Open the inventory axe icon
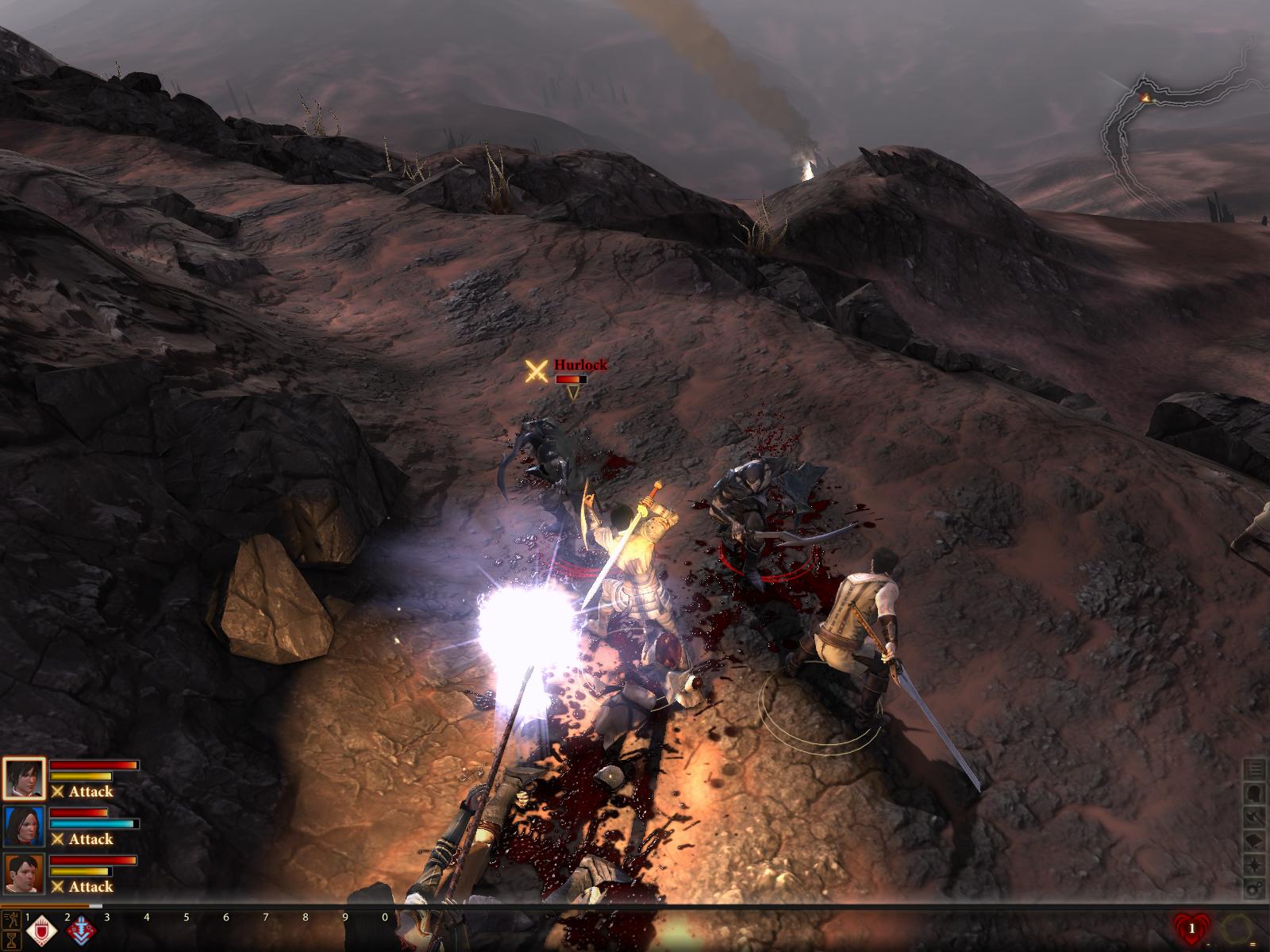The height and width of the screenshot is (952, 1270). point(1255,816)
